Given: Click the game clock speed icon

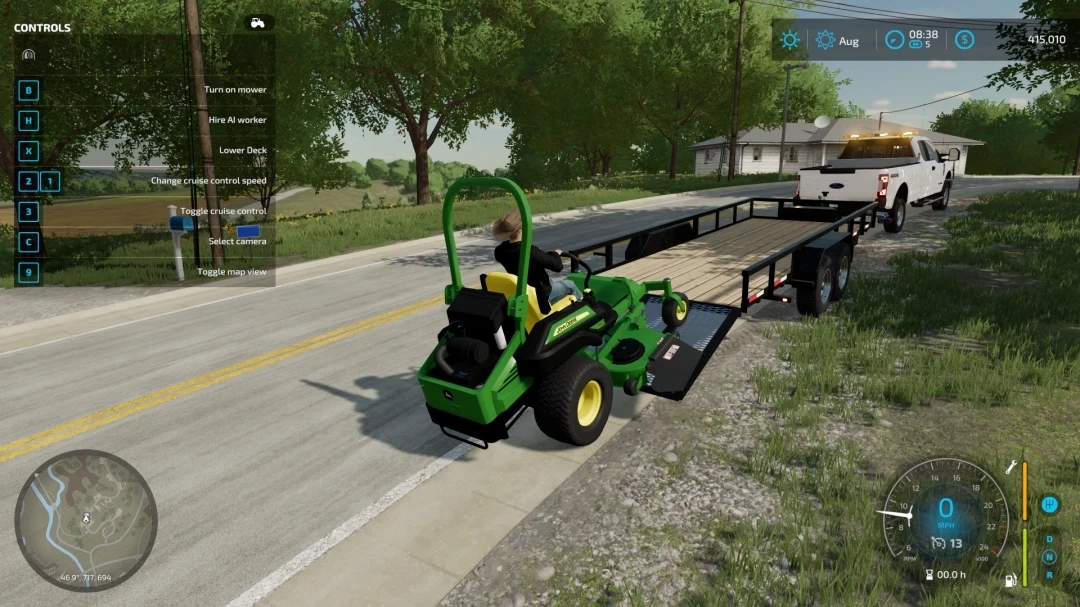Looking at the screenshot, I should [x=894, y=40].
